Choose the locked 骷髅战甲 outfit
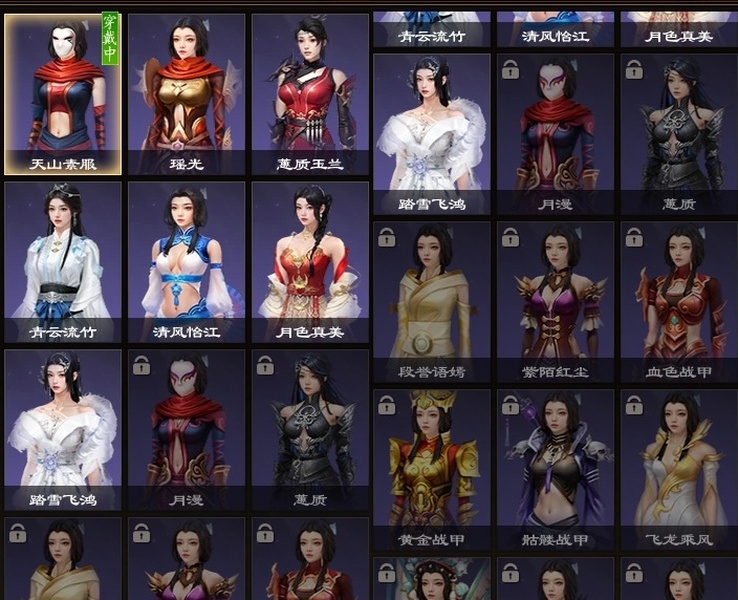The image size is (738, 600). click(555, 470)
